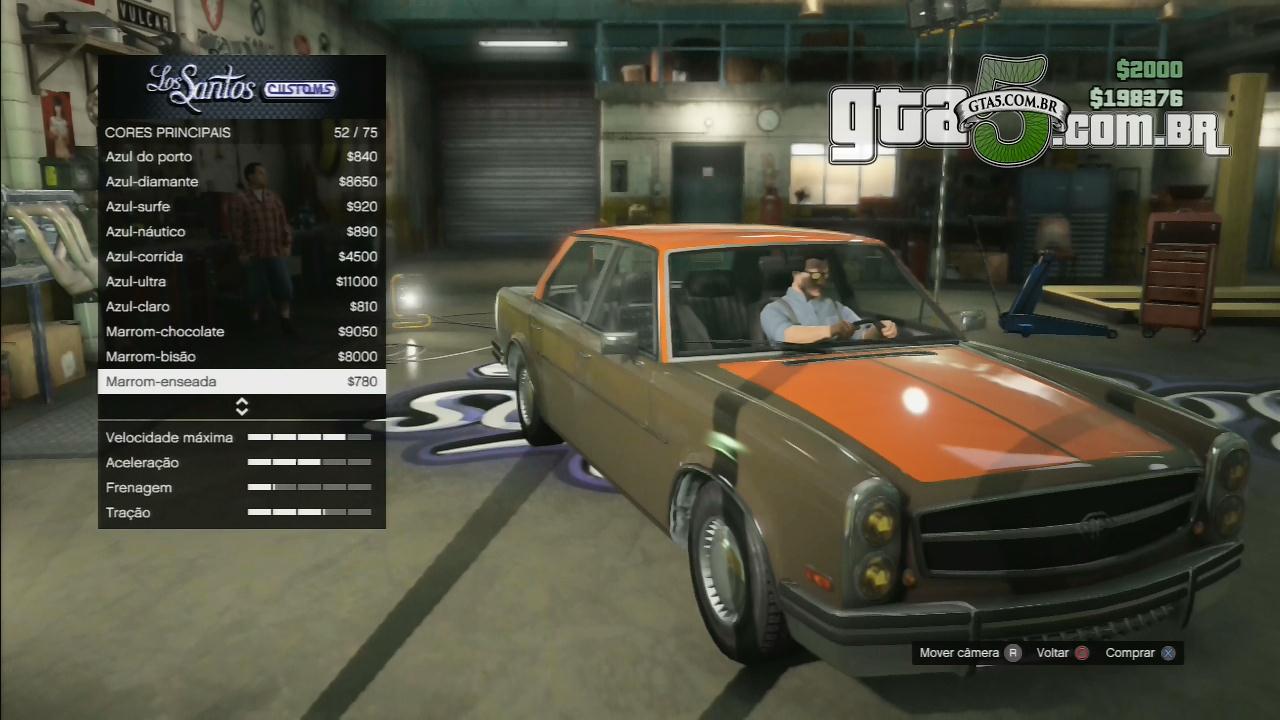This screenshot has height=720, width=1280.
Task: Click the list scroll arrows indicator
Action: pos(241,407)
